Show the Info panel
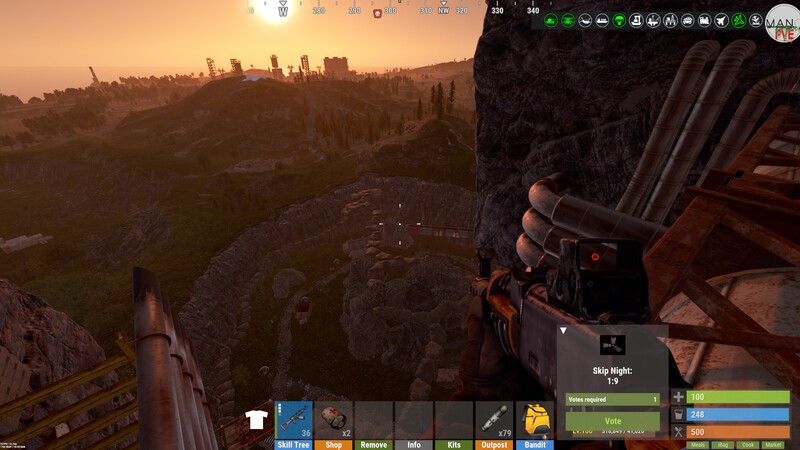This screenshot has width=800, height=450. click(414, 444)
